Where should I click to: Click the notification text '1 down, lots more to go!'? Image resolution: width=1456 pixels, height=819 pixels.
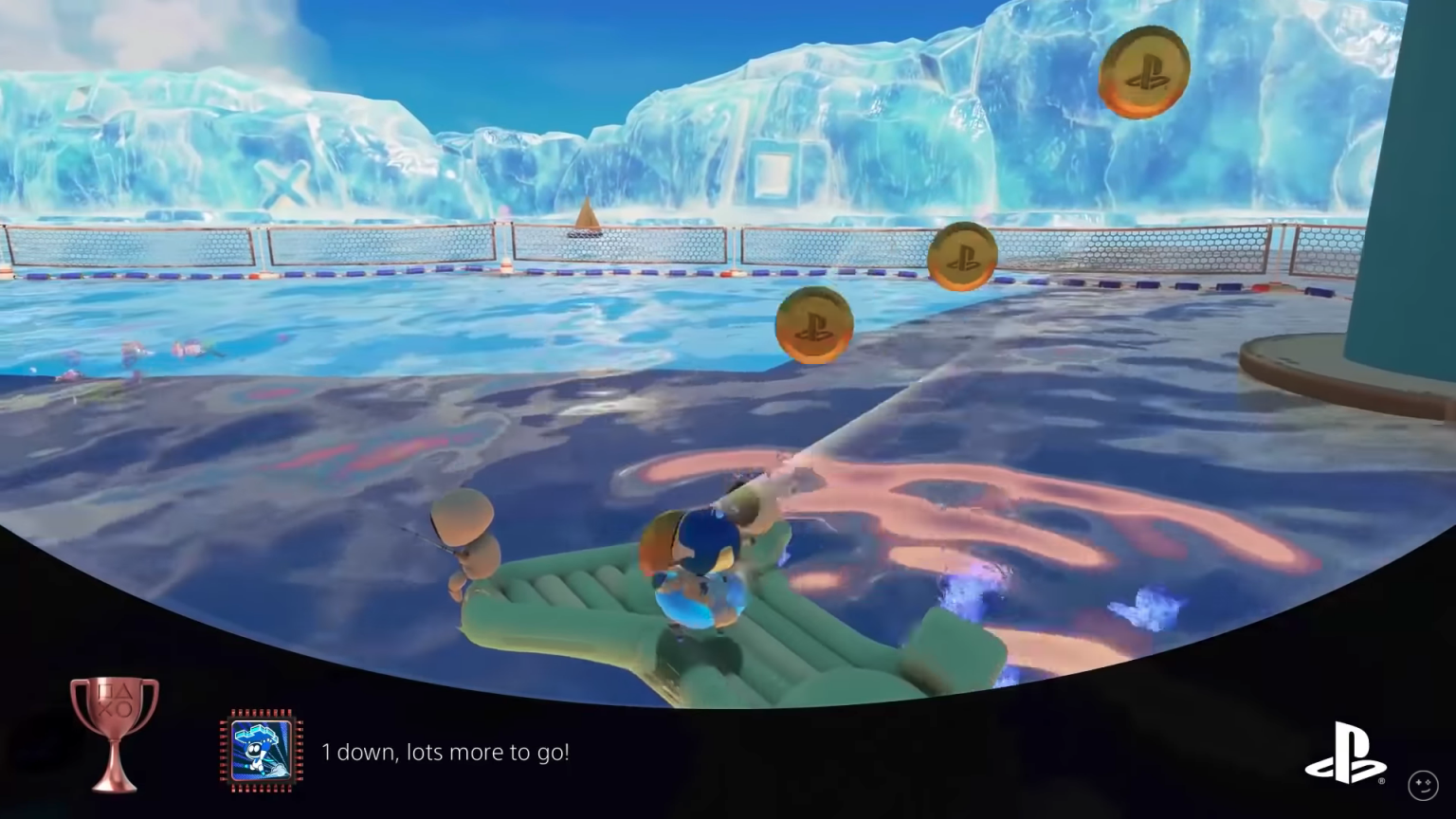click(446, 752)
